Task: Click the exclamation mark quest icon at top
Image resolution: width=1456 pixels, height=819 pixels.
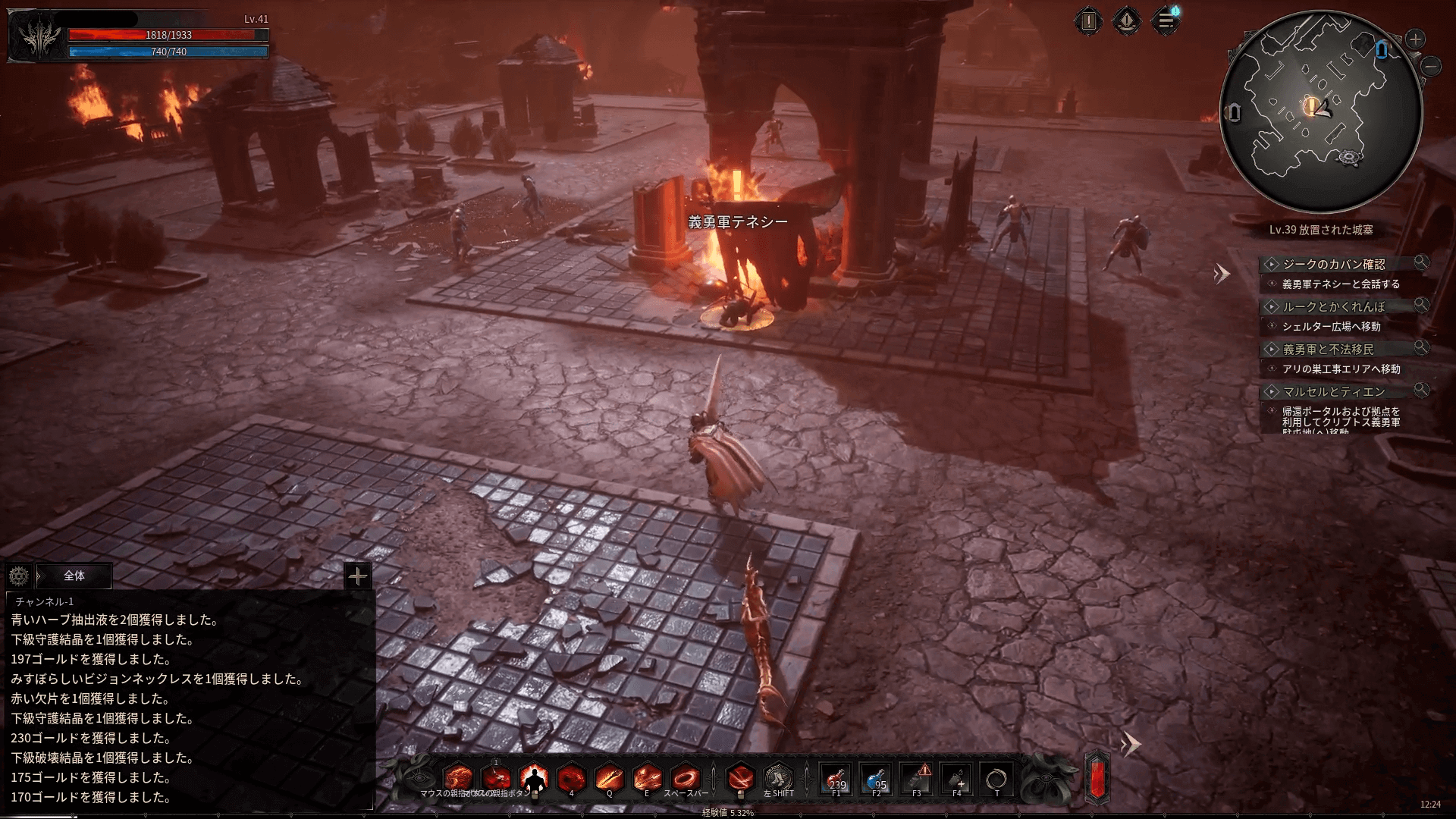Action: 1089,21
